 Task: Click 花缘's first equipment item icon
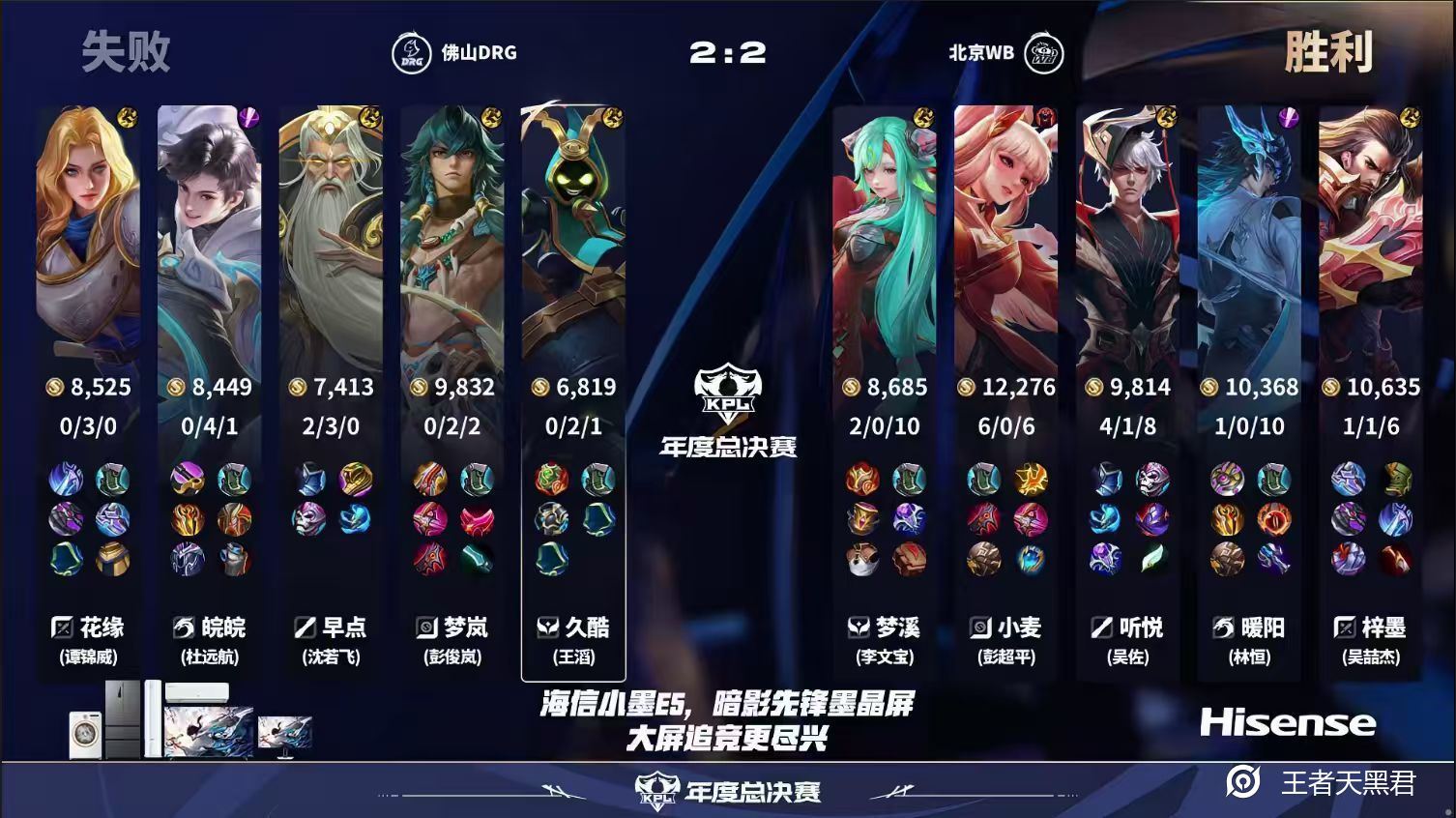[66, 481]
